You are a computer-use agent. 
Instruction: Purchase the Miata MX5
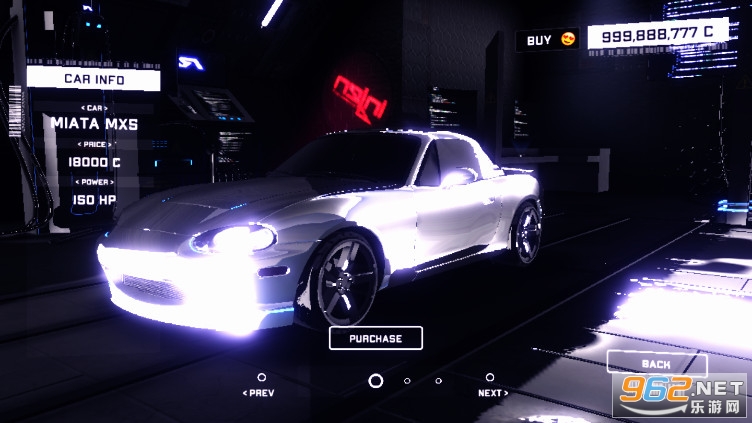(375, 338)
